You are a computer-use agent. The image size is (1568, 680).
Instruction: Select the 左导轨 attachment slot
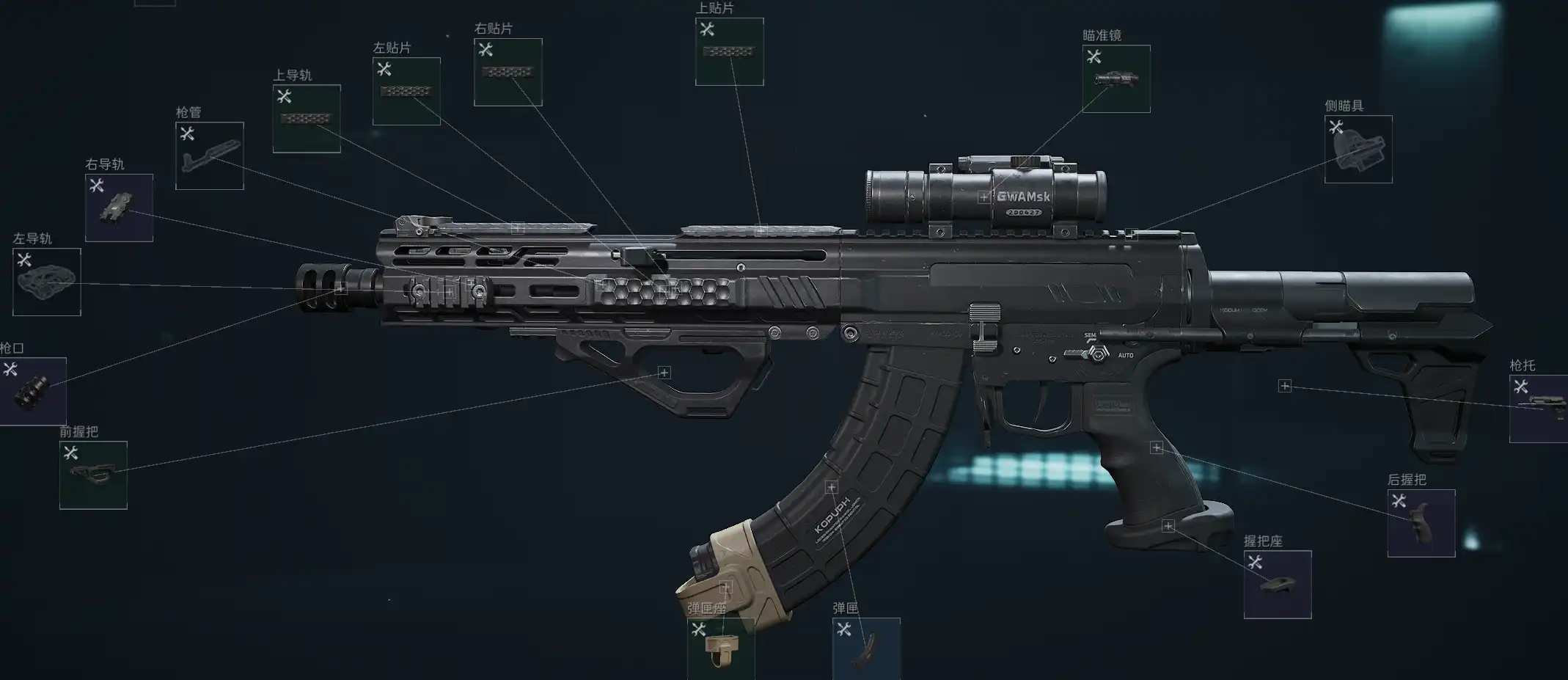point(47,282)
